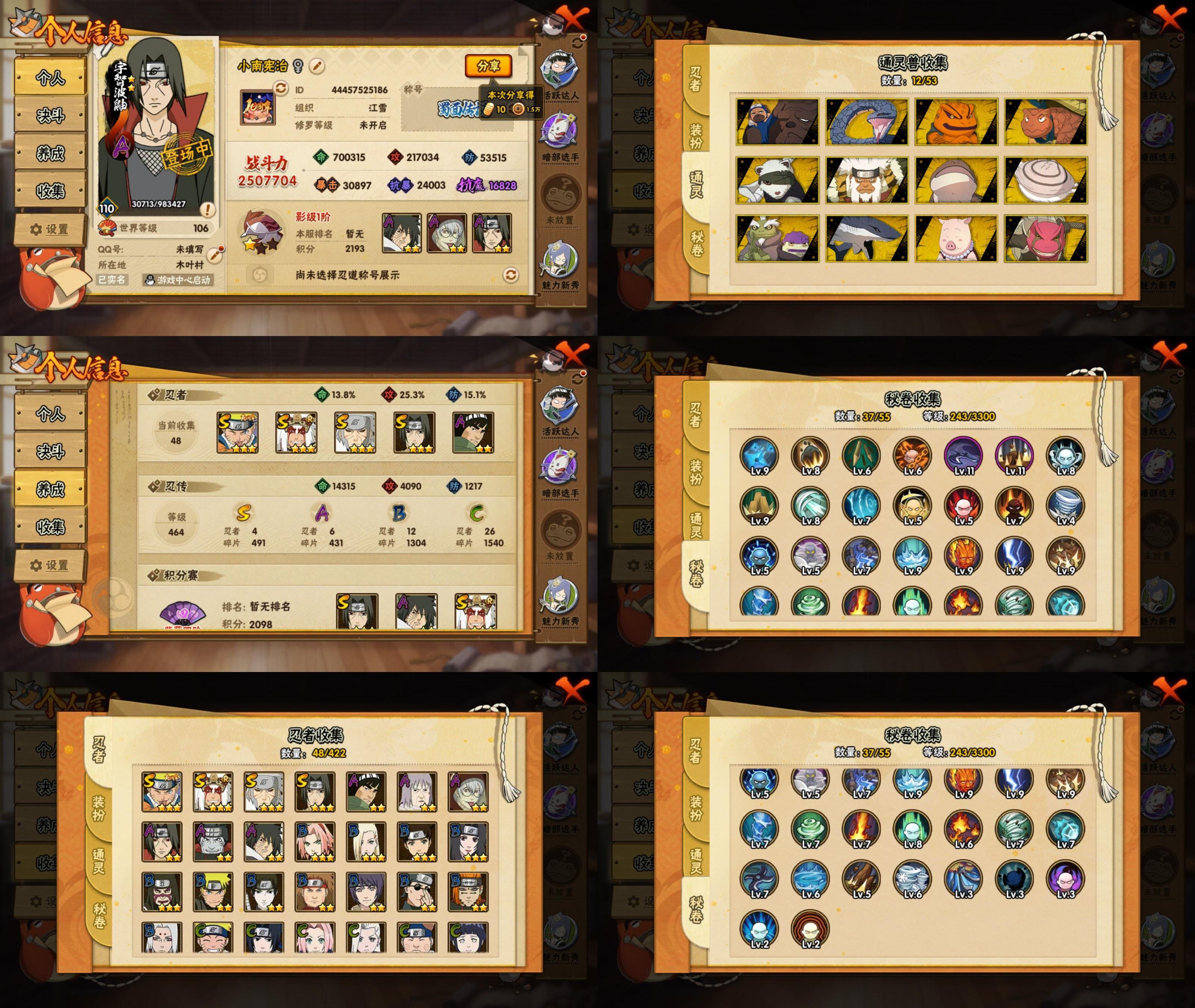Refresh the 忍道称号 display row
Image resolution: width=1195 pixels, height=1008 pixels.
(510, 275)
